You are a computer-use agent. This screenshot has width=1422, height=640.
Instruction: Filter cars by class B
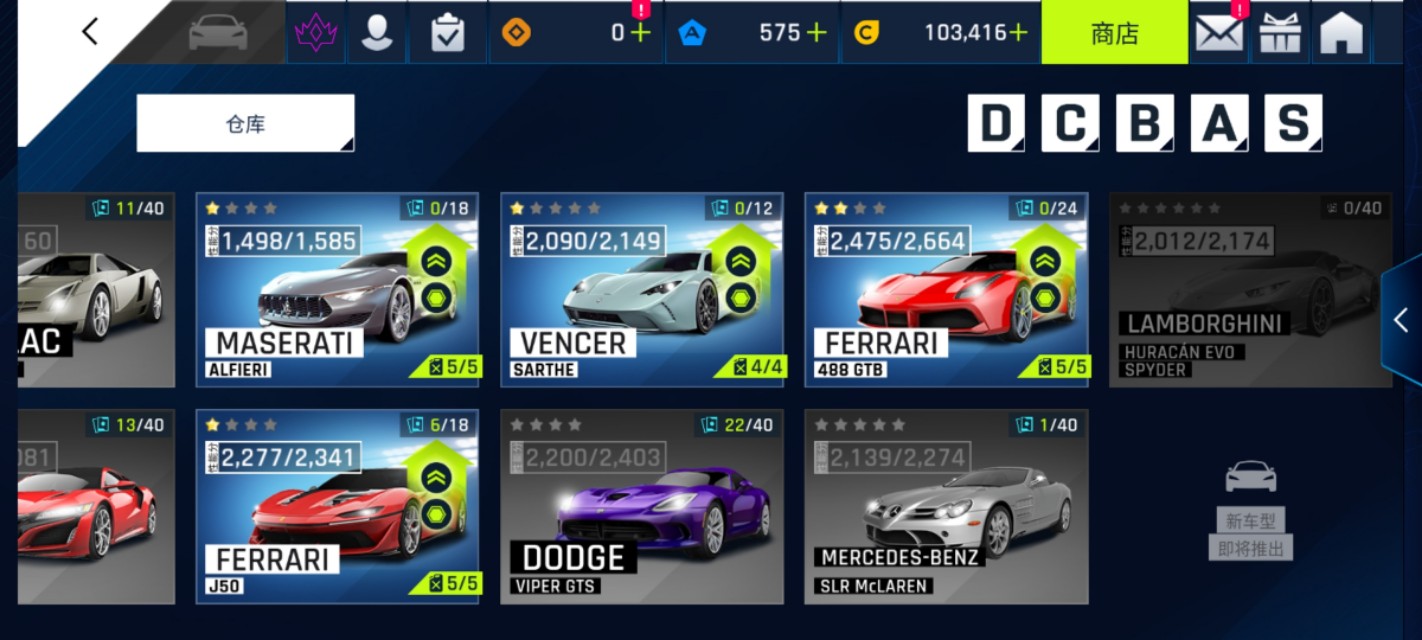click(x=1145, y=124)
